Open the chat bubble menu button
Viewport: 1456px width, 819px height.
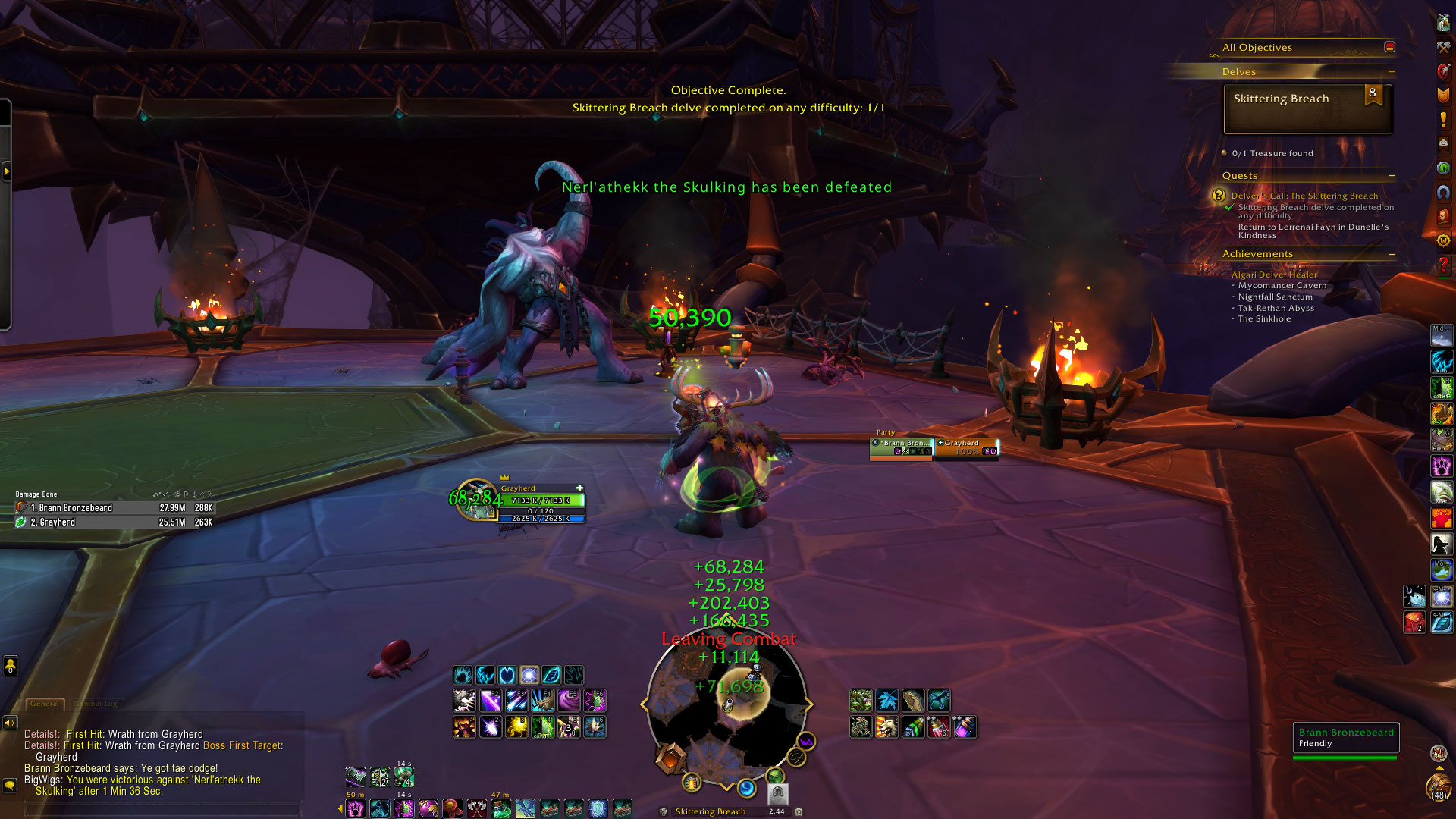[10, 785]
